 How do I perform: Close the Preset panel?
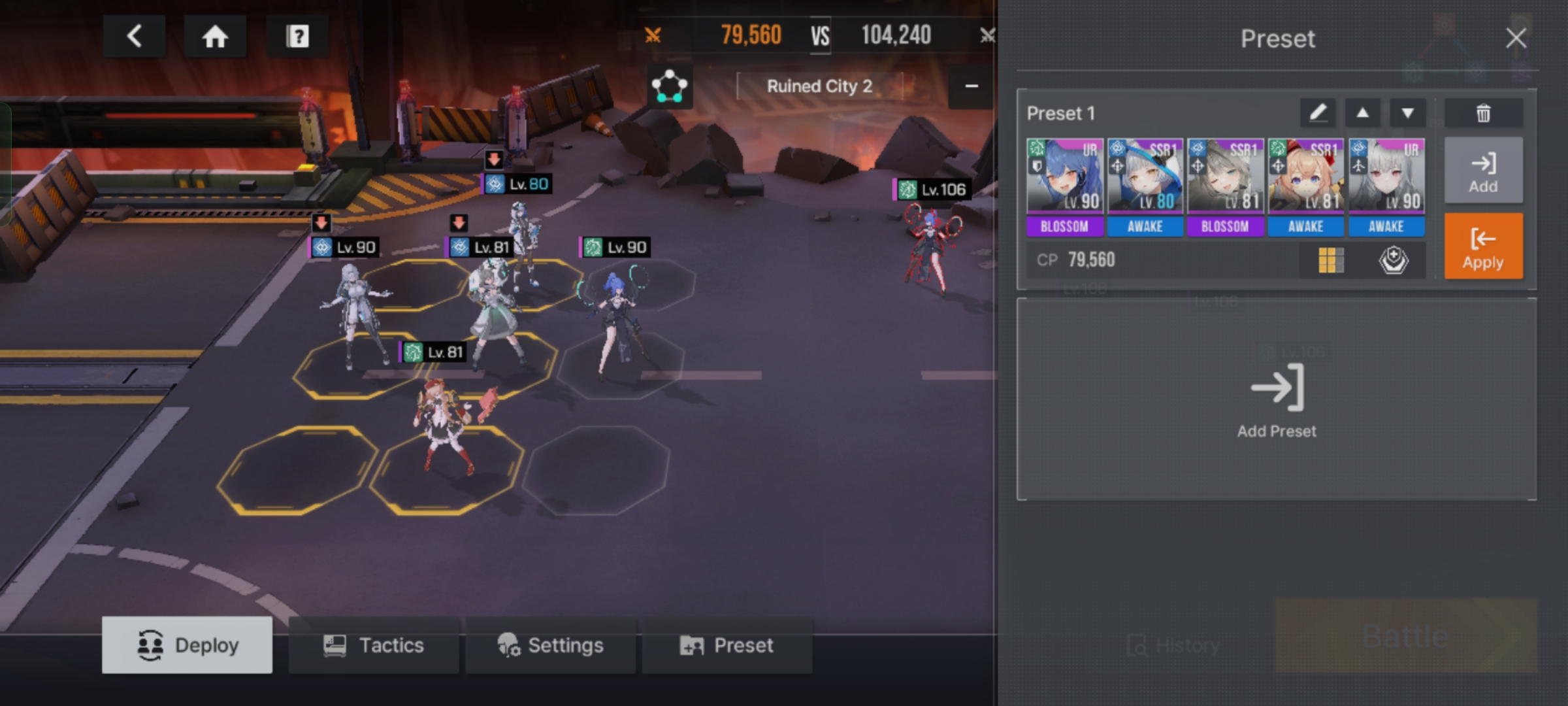coord(1516,39)
